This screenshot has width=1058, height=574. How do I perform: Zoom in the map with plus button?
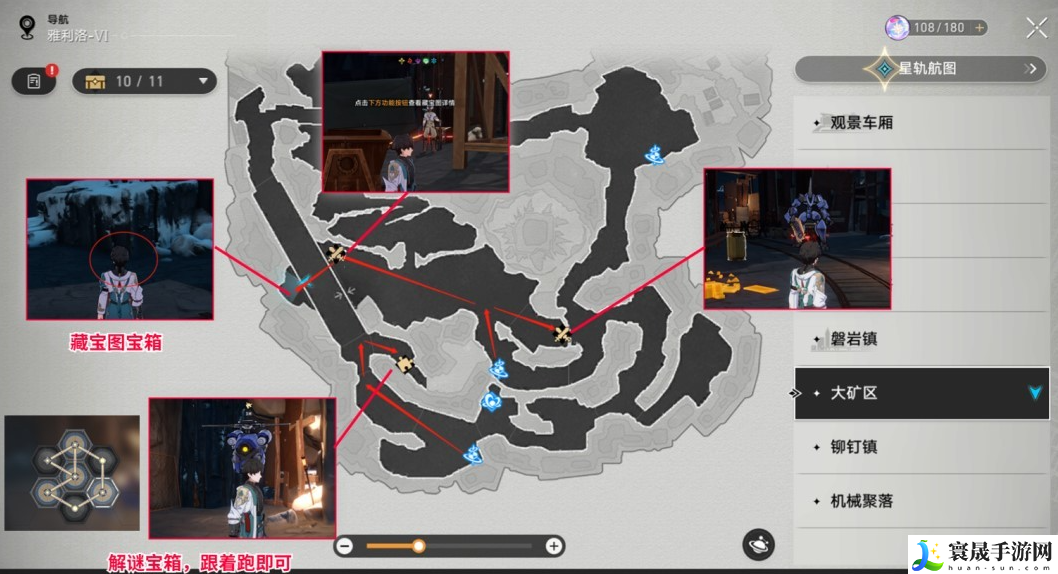(553, 546)
